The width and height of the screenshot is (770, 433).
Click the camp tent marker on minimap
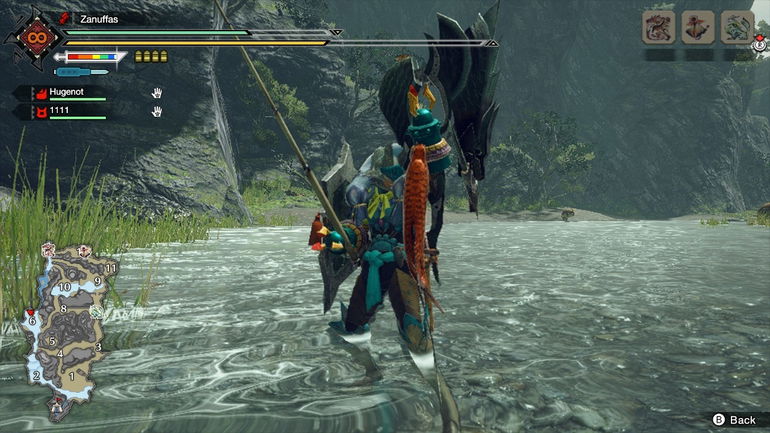pos(57,406)
